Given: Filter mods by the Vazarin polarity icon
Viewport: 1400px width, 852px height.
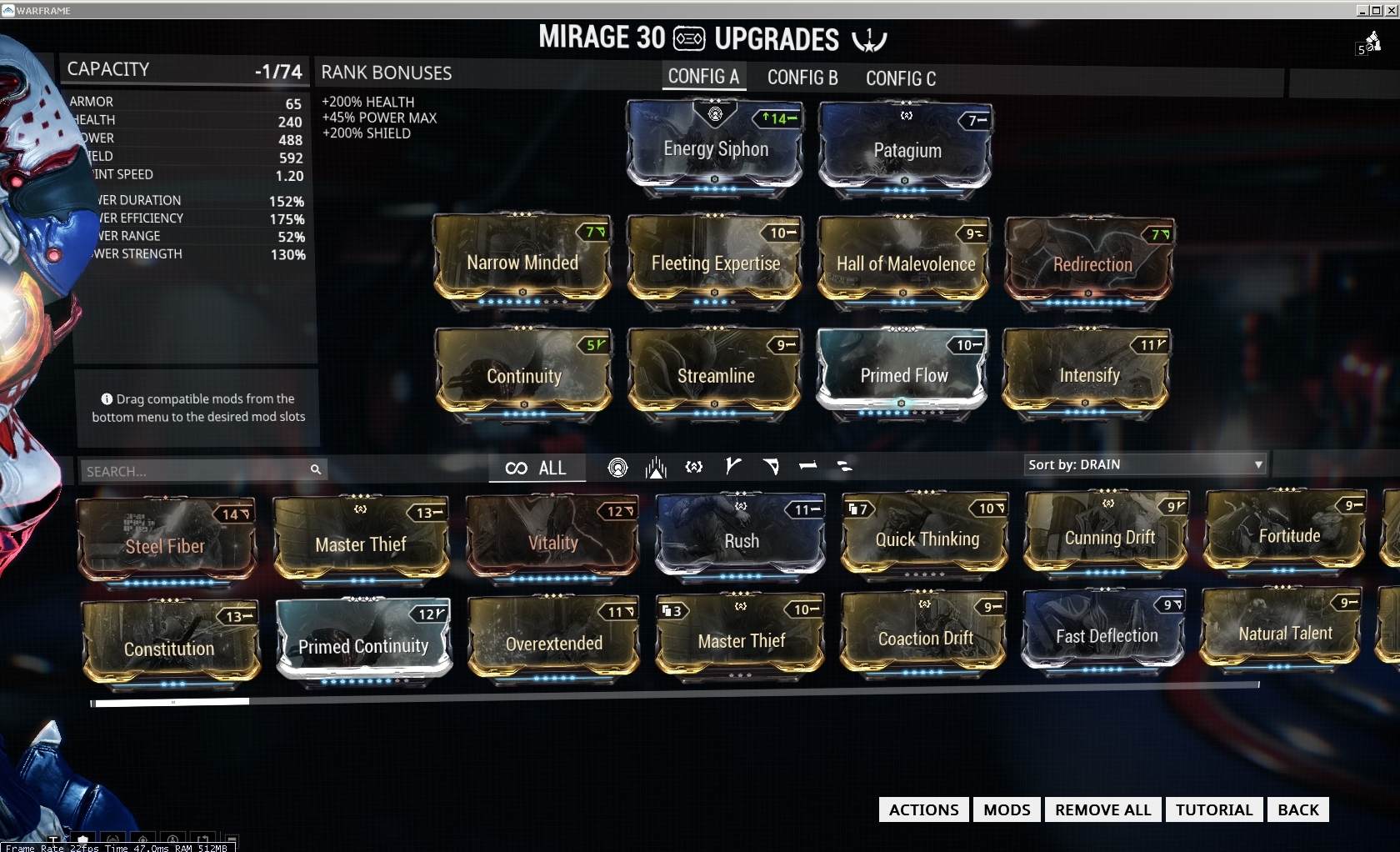Looking at the screenshot, I should pyautogui.click(x=771, y=468).
